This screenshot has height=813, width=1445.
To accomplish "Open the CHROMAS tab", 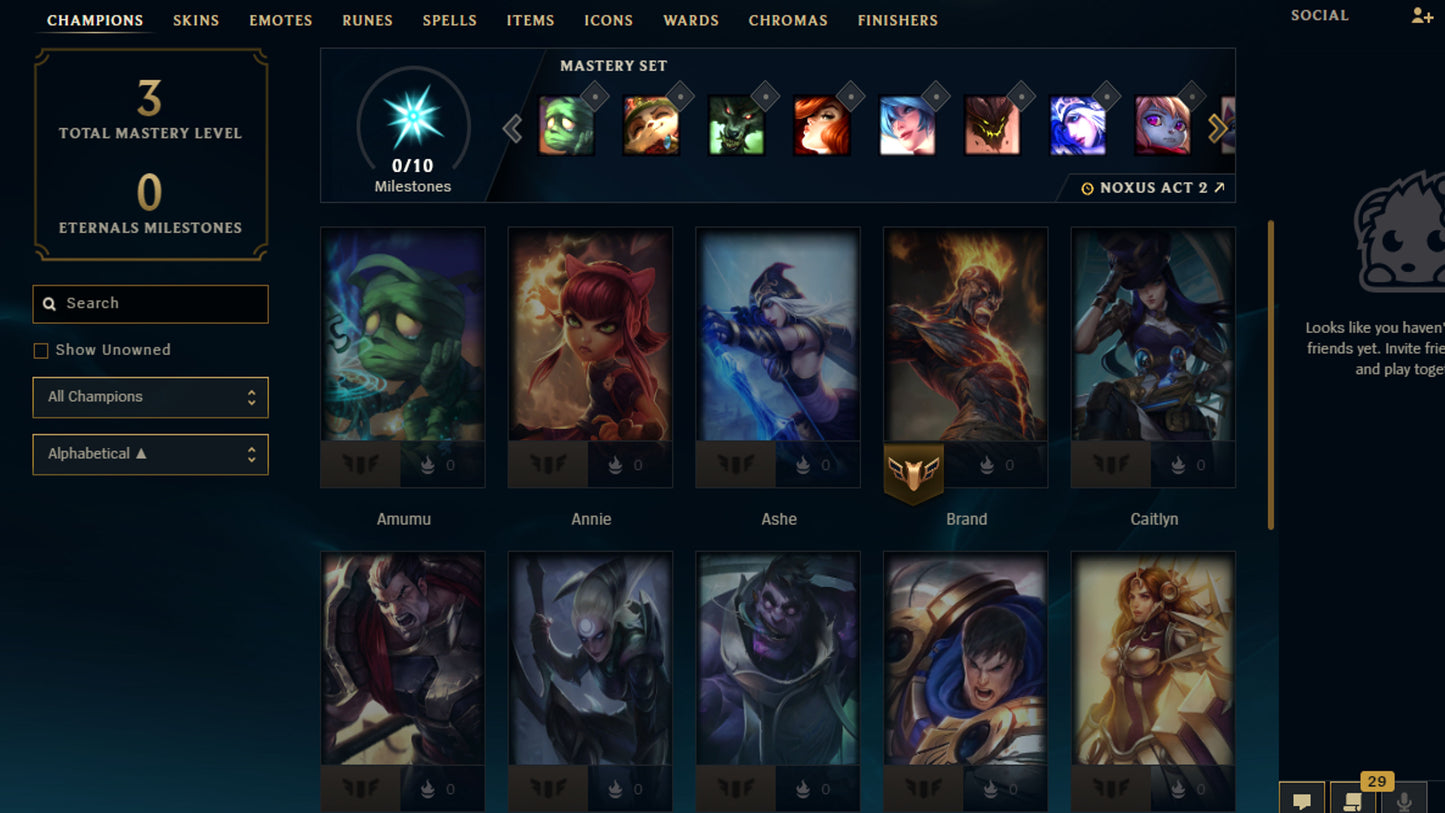I will click(788, 20).
